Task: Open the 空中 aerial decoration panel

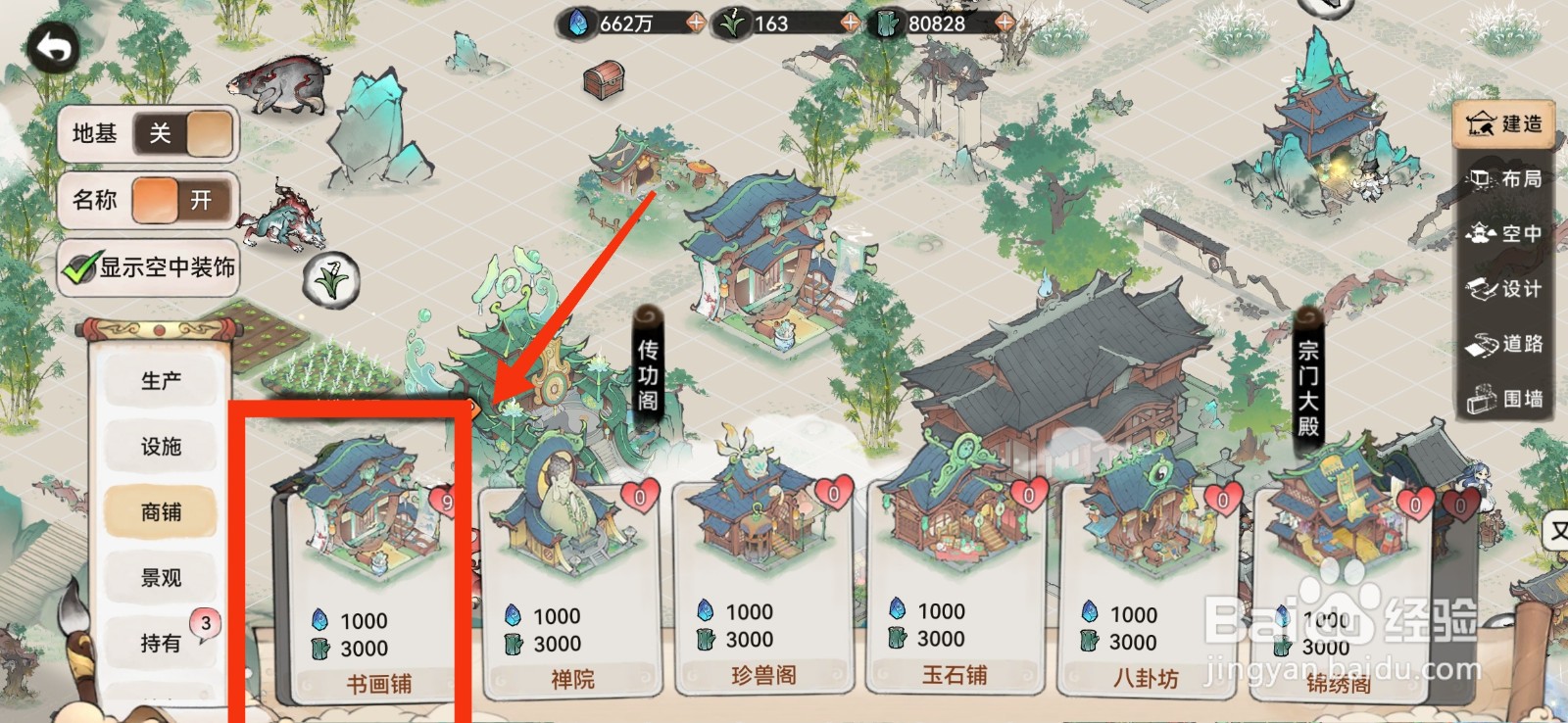Action: 1506,234
